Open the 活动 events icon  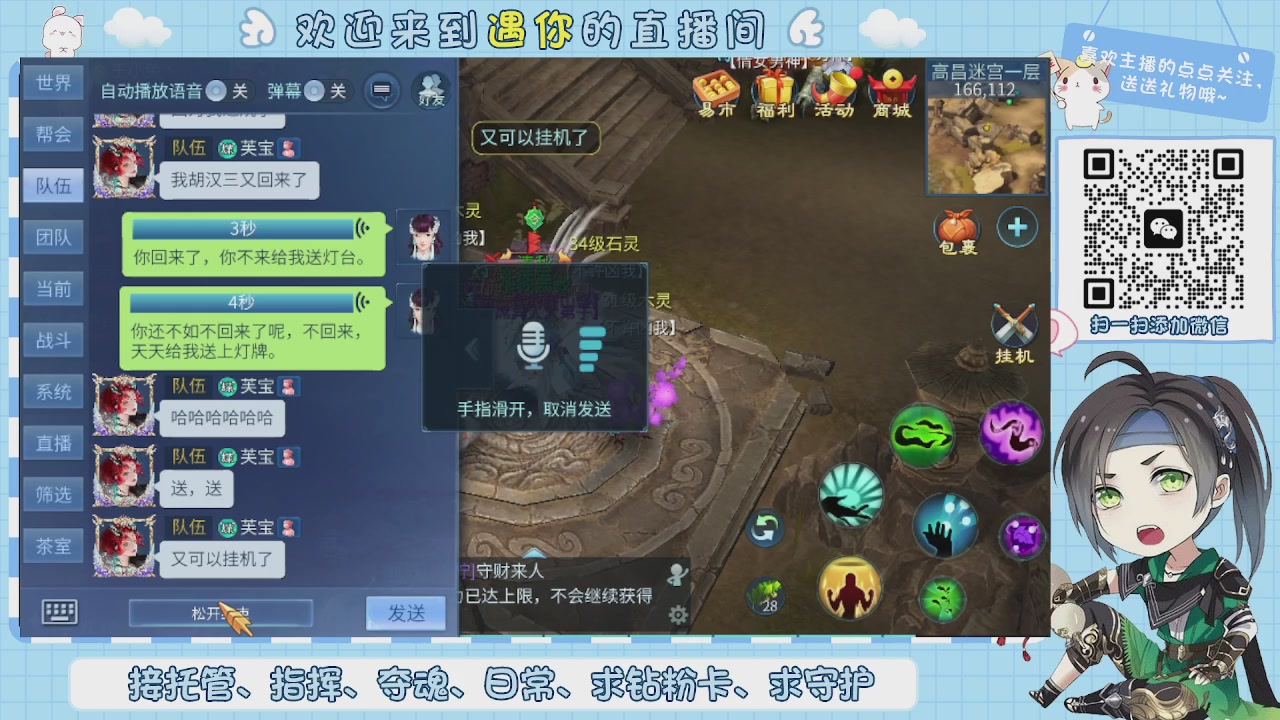point(833,94)
